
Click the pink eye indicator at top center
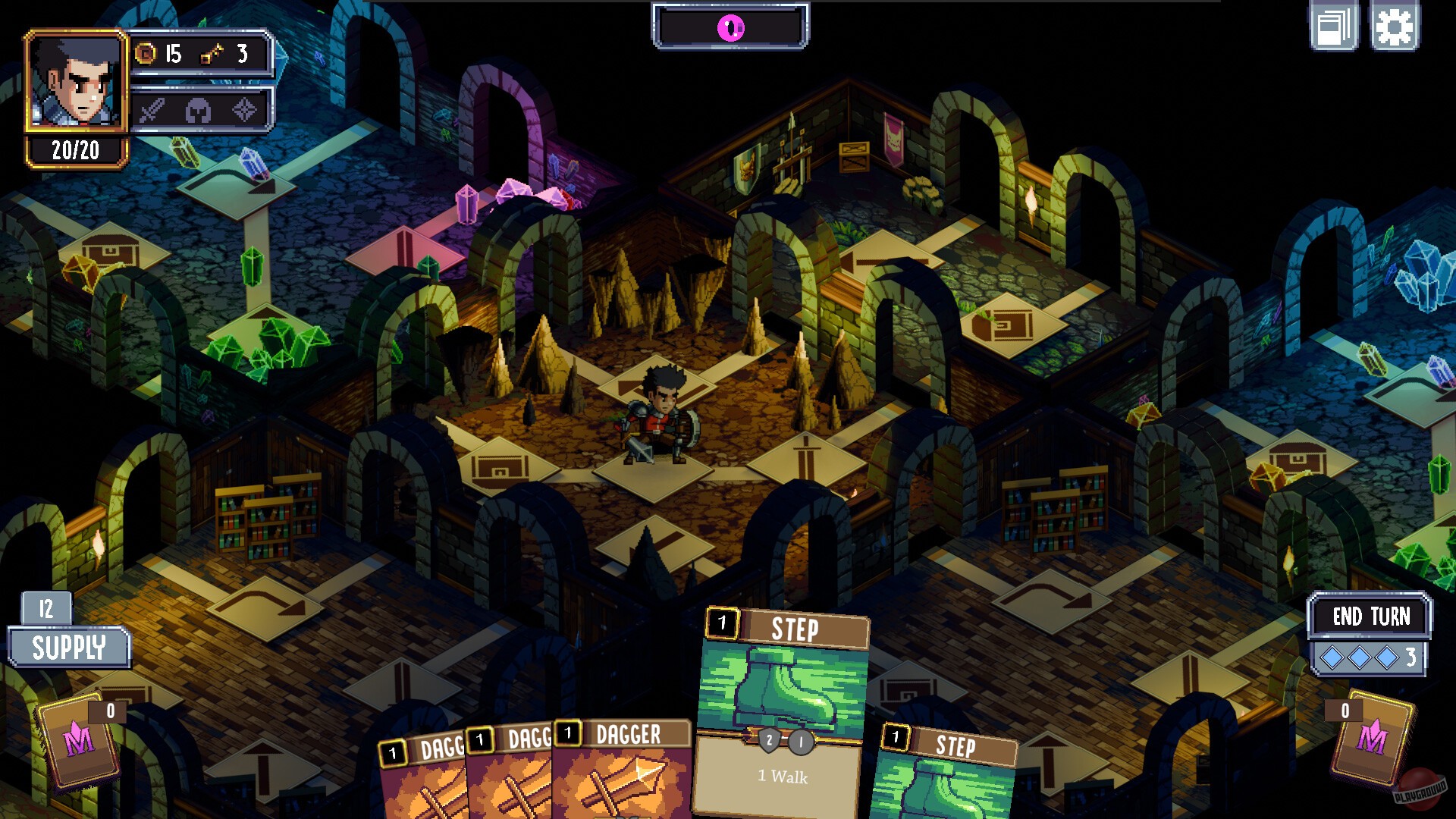pos(730,27)
